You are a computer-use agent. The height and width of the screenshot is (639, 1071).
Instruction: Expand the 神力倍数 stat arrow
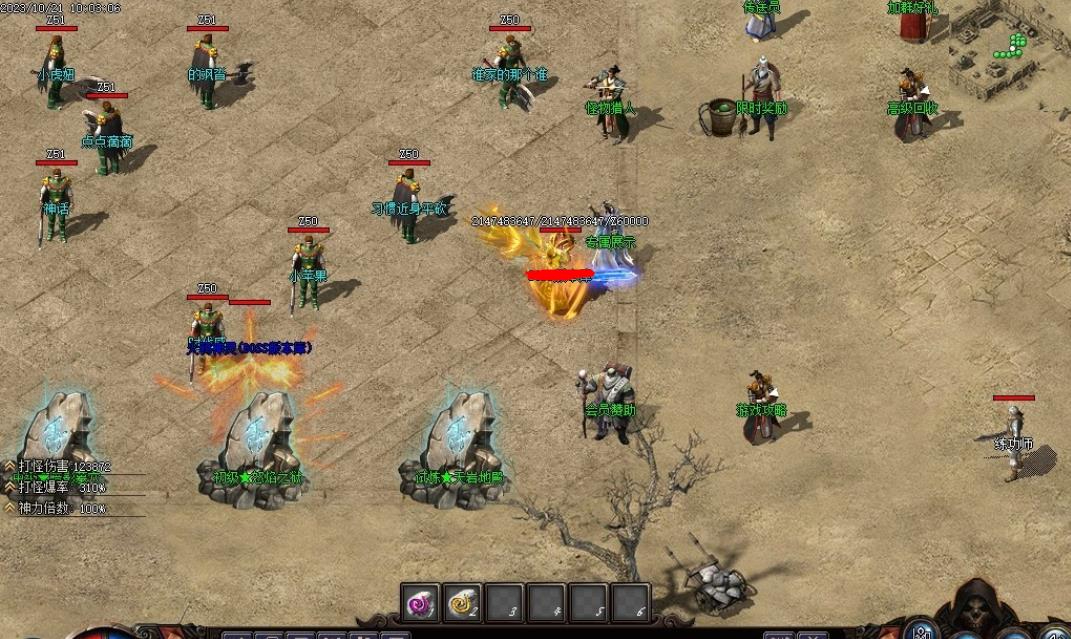[9, 508]
